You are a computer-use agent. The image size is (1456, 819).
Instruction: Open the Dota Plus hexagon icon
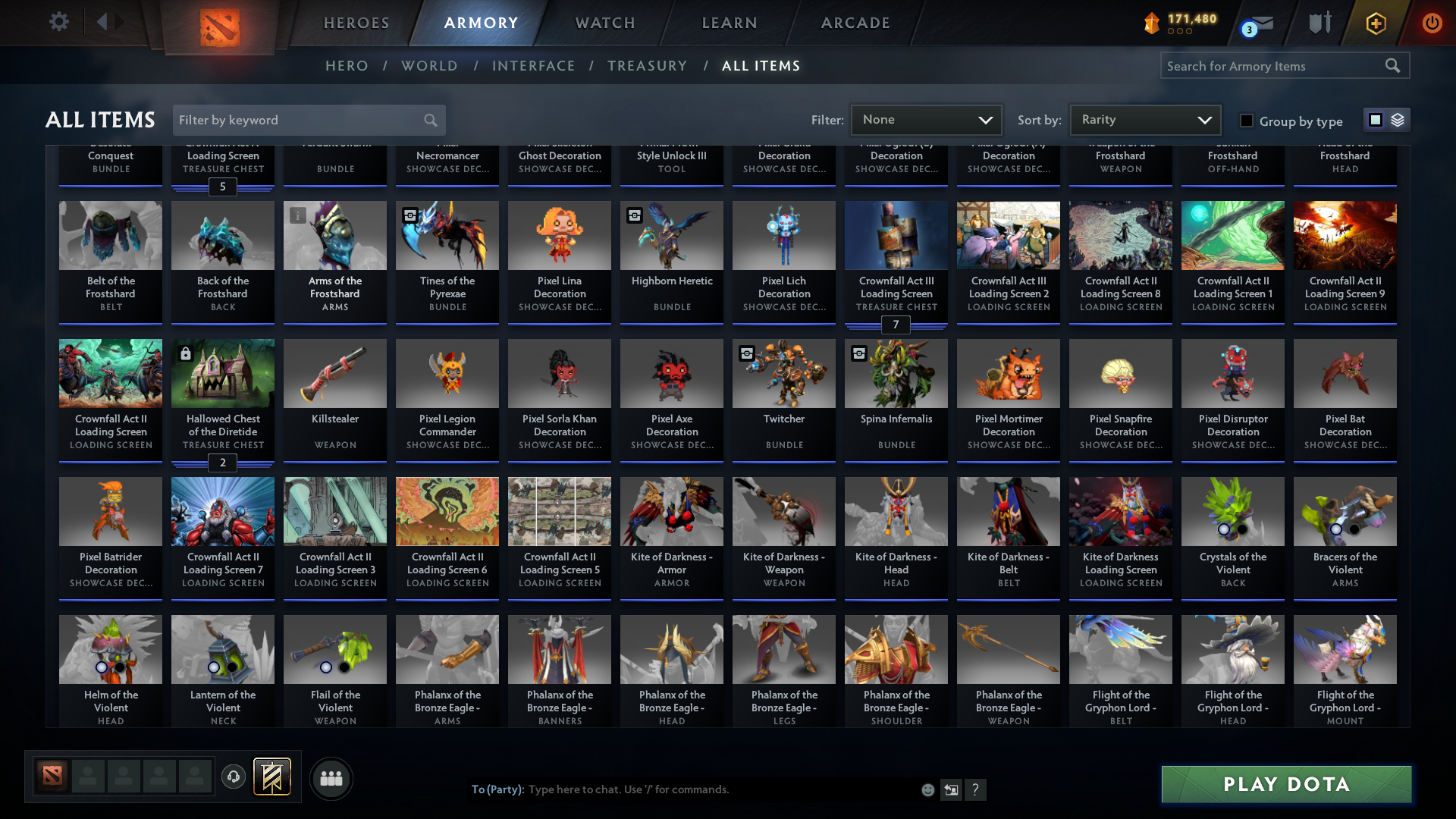pos(1376,23)
